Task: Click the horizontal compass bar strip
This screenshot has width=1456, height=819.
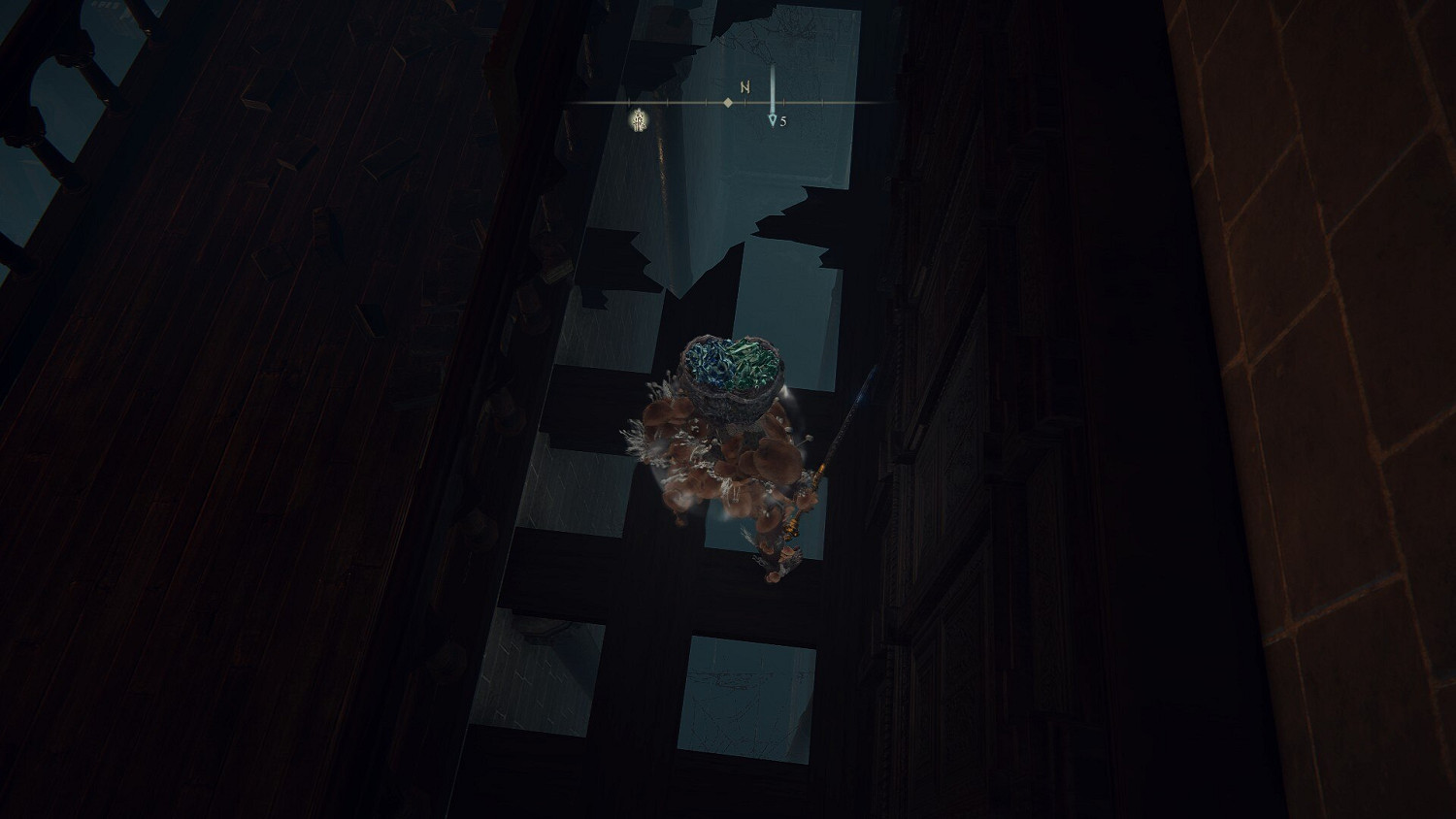Action: 679,101
